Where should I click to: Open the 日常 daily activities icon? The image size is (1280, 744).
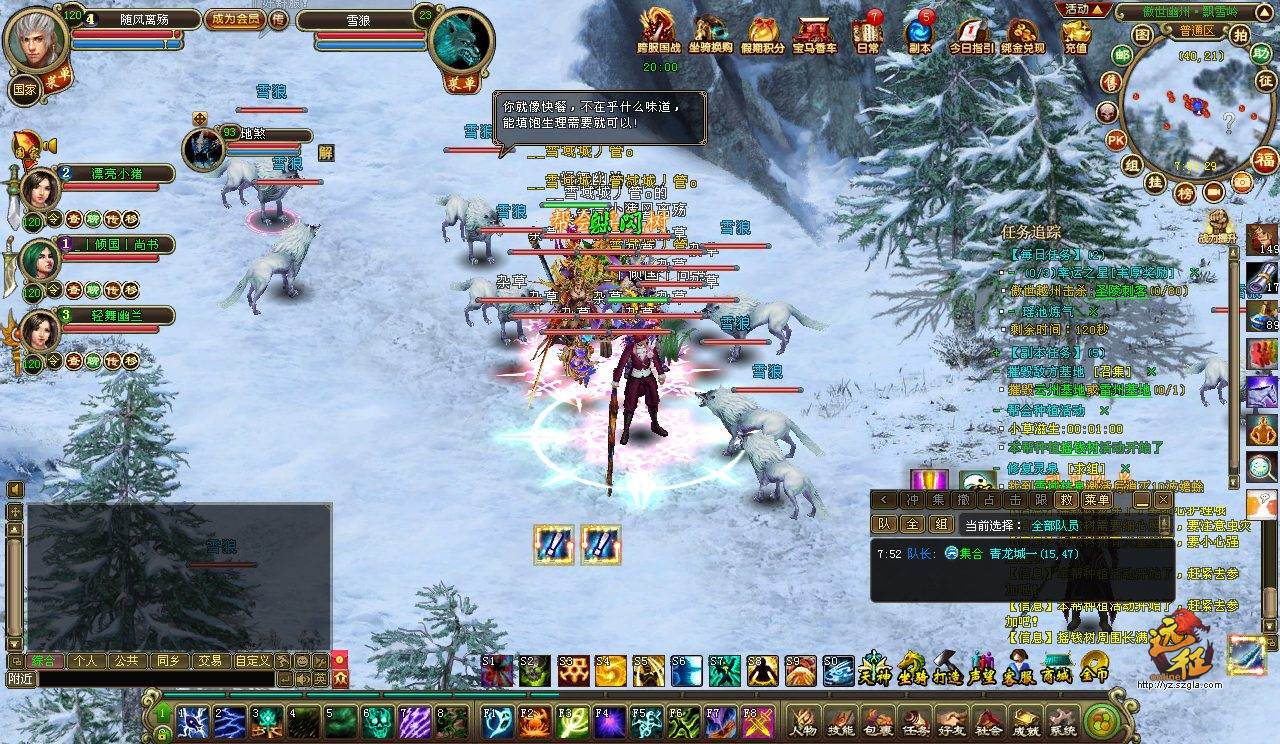pyautogui.click(x=867, y=33)
